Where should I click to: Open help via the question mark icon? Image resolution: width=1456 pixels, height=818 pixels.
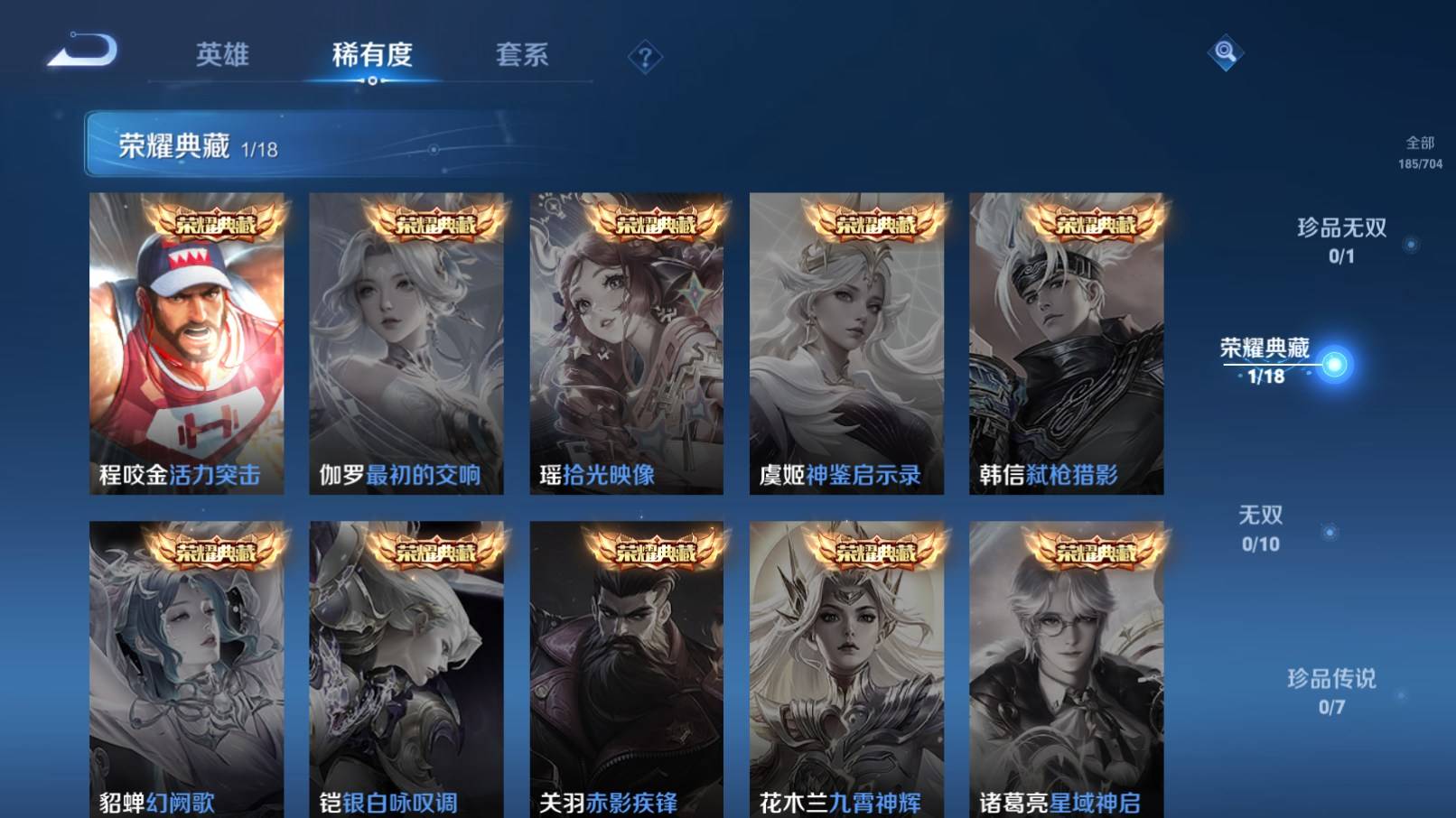coord(644,57)
